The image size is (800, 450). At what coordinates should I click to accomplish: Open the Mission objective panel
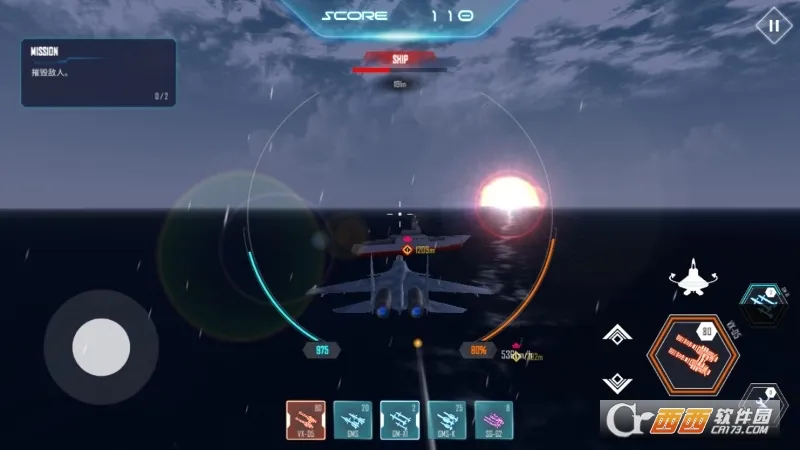coord(98,72)
